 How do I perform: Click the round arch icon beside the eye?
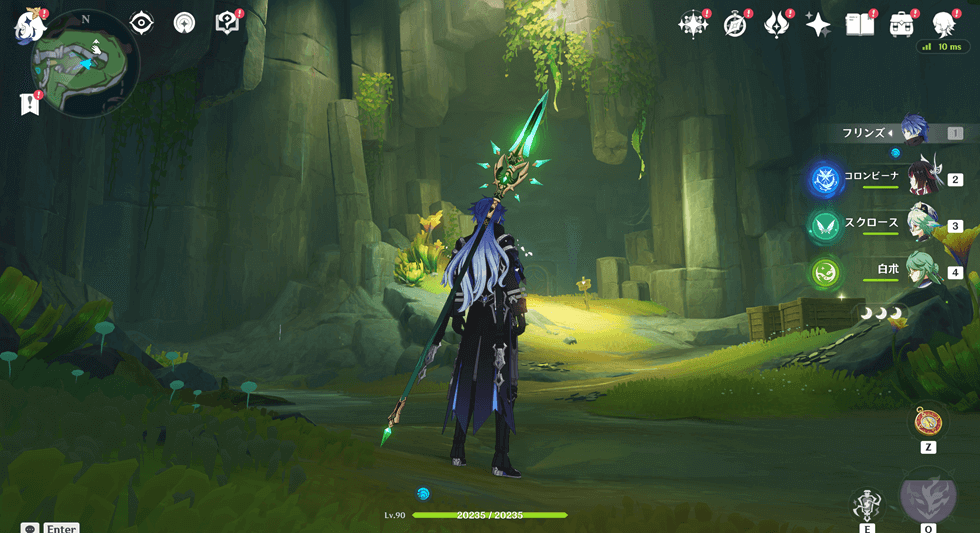(x=184, y=23)
